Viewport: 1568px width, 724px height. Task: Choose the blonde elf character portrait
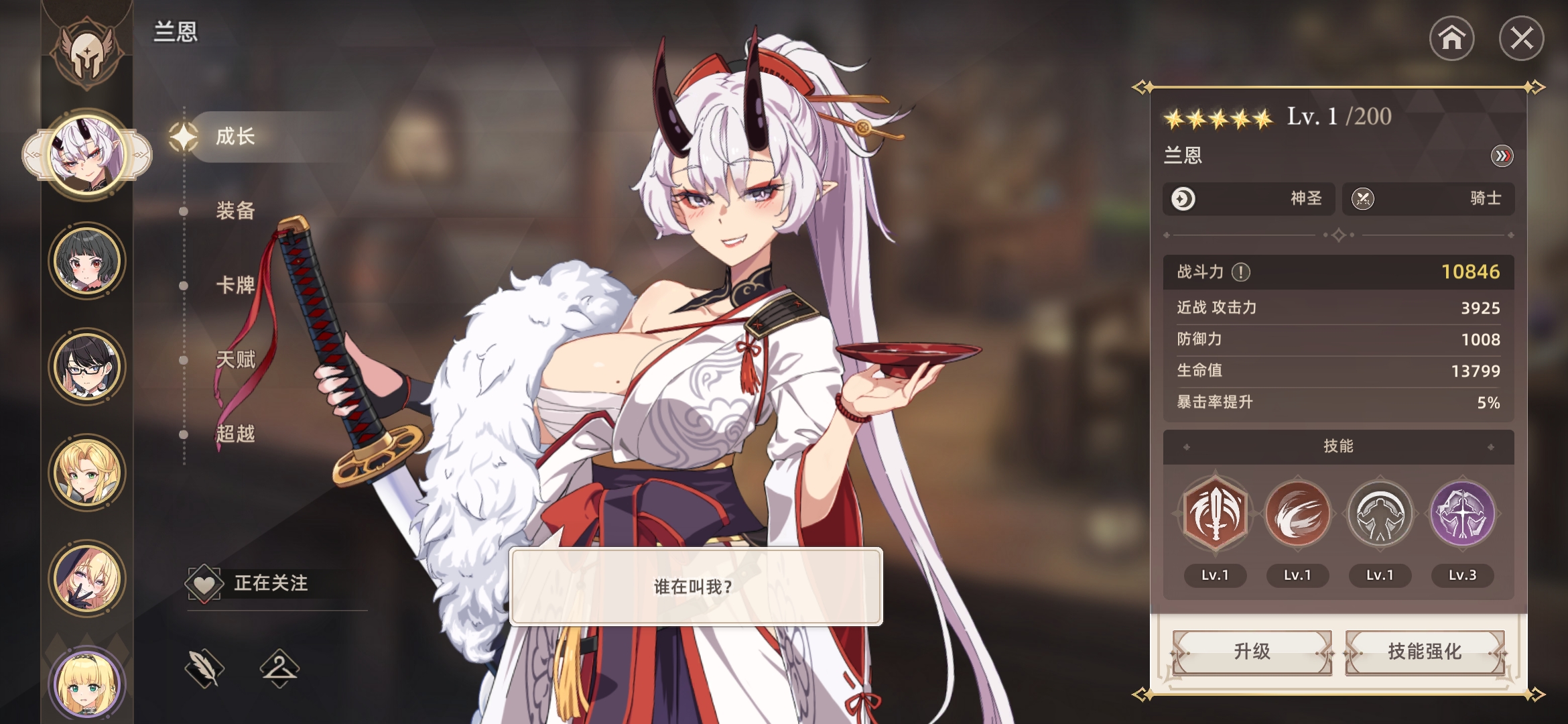point(87,473)
